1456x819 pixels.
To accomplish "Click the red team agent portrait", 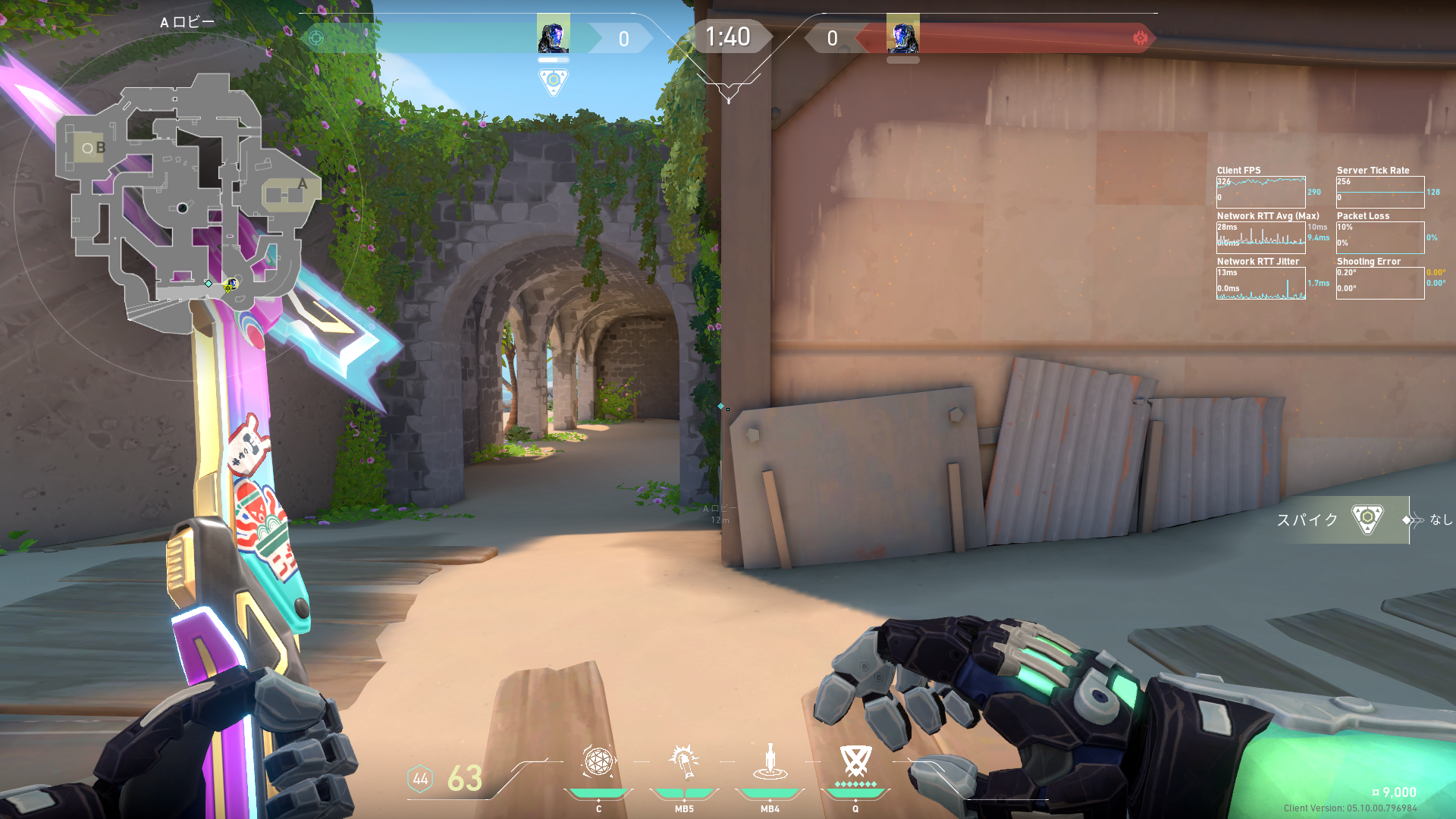I will (x=902, y=35).
